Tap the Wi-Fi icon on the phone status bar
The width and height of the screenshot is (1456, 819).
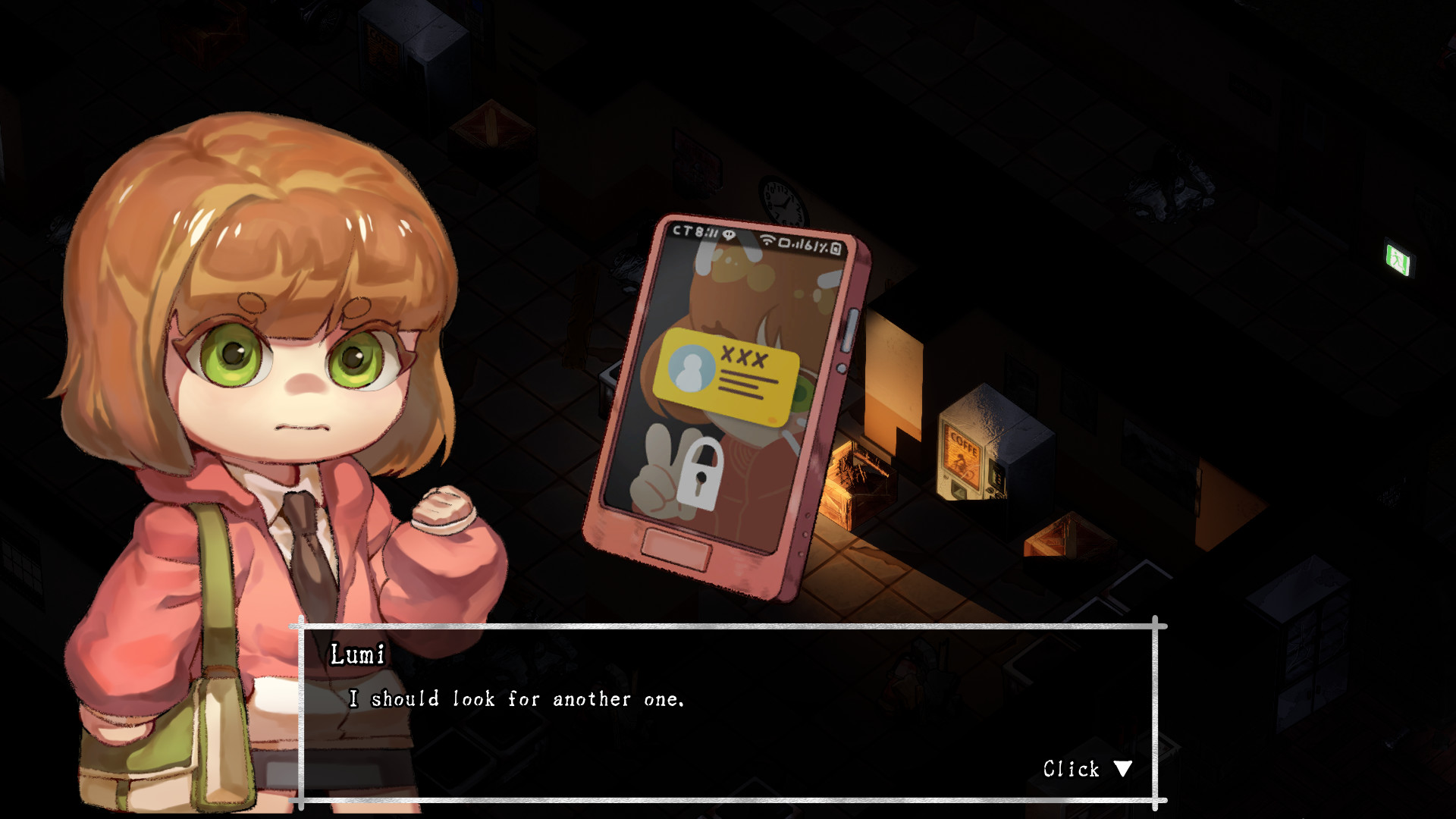coord(767,239)
